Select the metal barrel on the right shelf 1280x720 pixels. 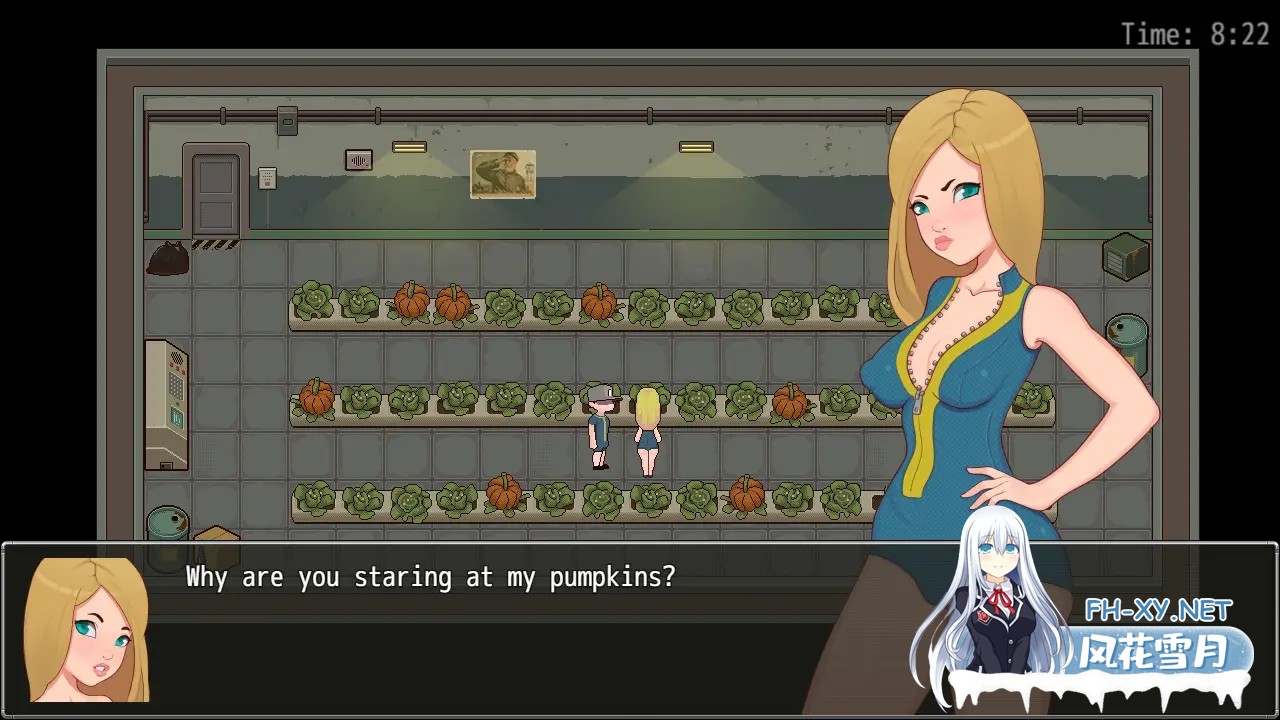(1127, 338)
